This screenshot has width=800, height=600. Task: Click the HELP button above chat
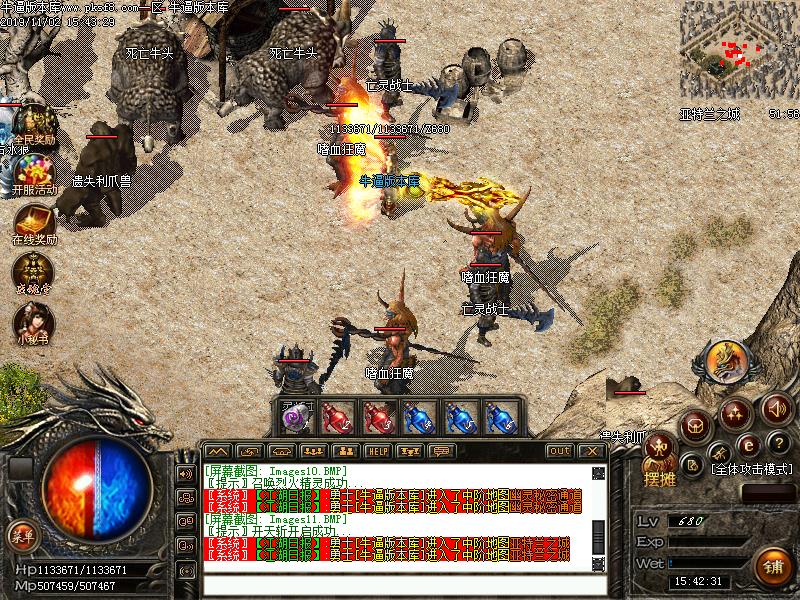tap(376, 451)
